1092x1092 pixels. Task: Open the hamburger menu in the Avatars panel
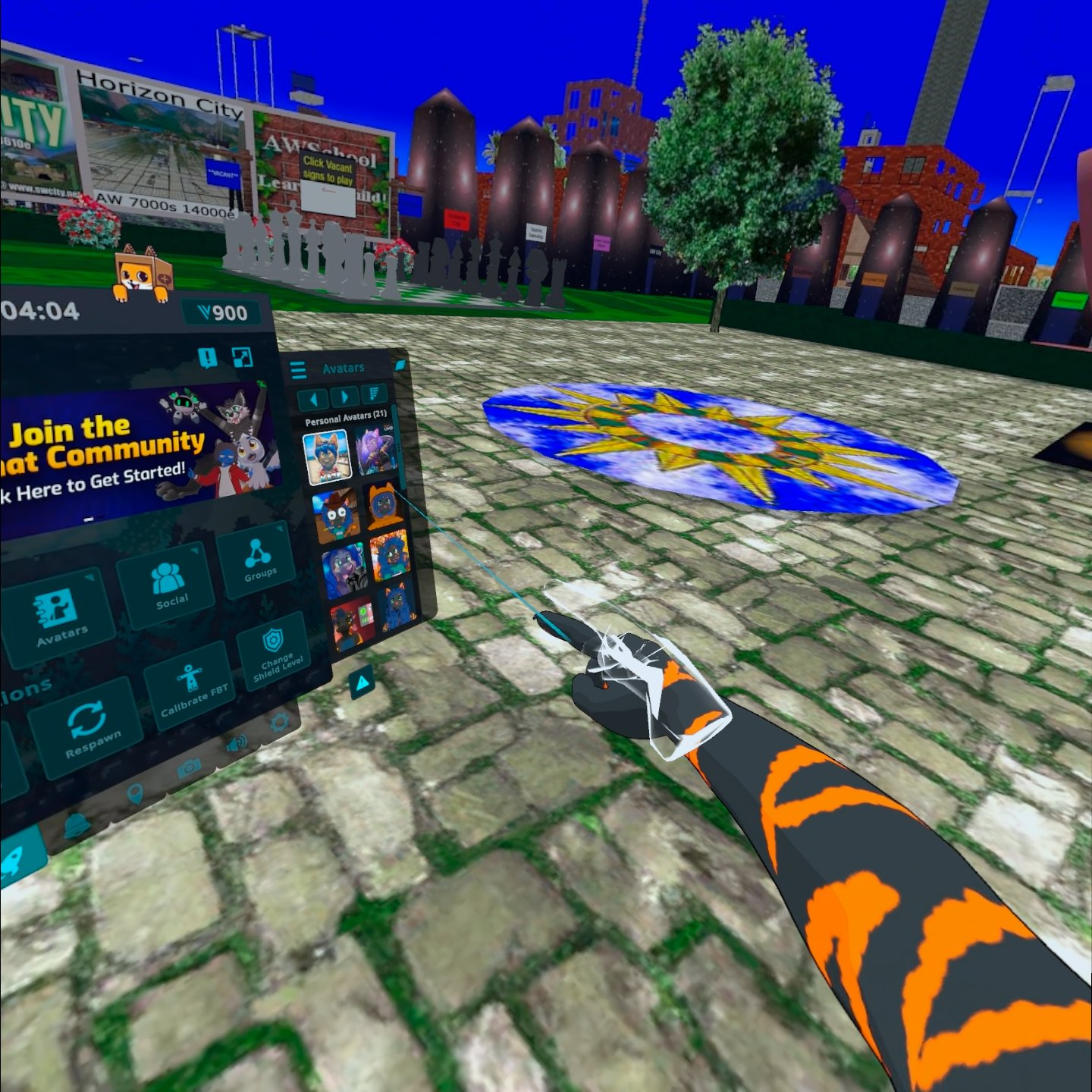tap(299, 370)
